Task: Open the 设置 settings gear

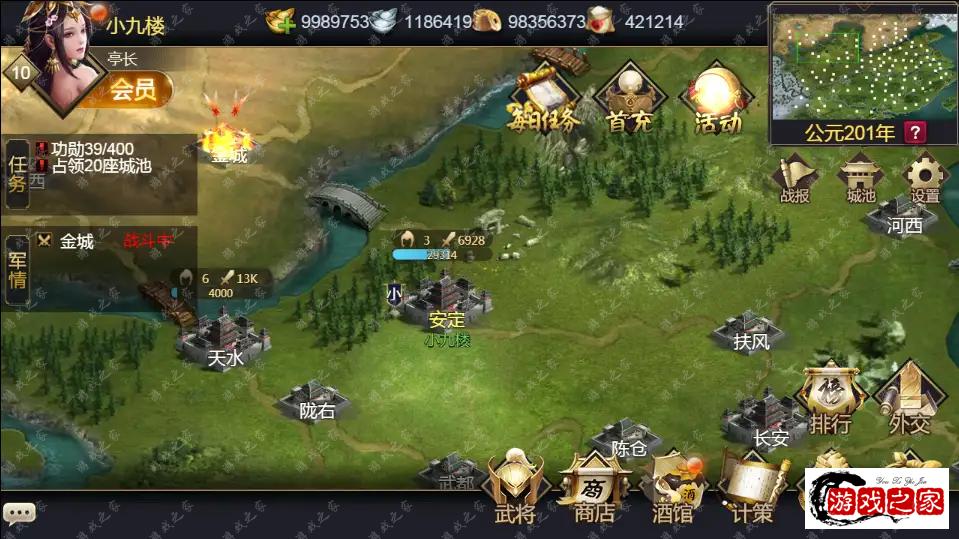Action: coord(924,178)
